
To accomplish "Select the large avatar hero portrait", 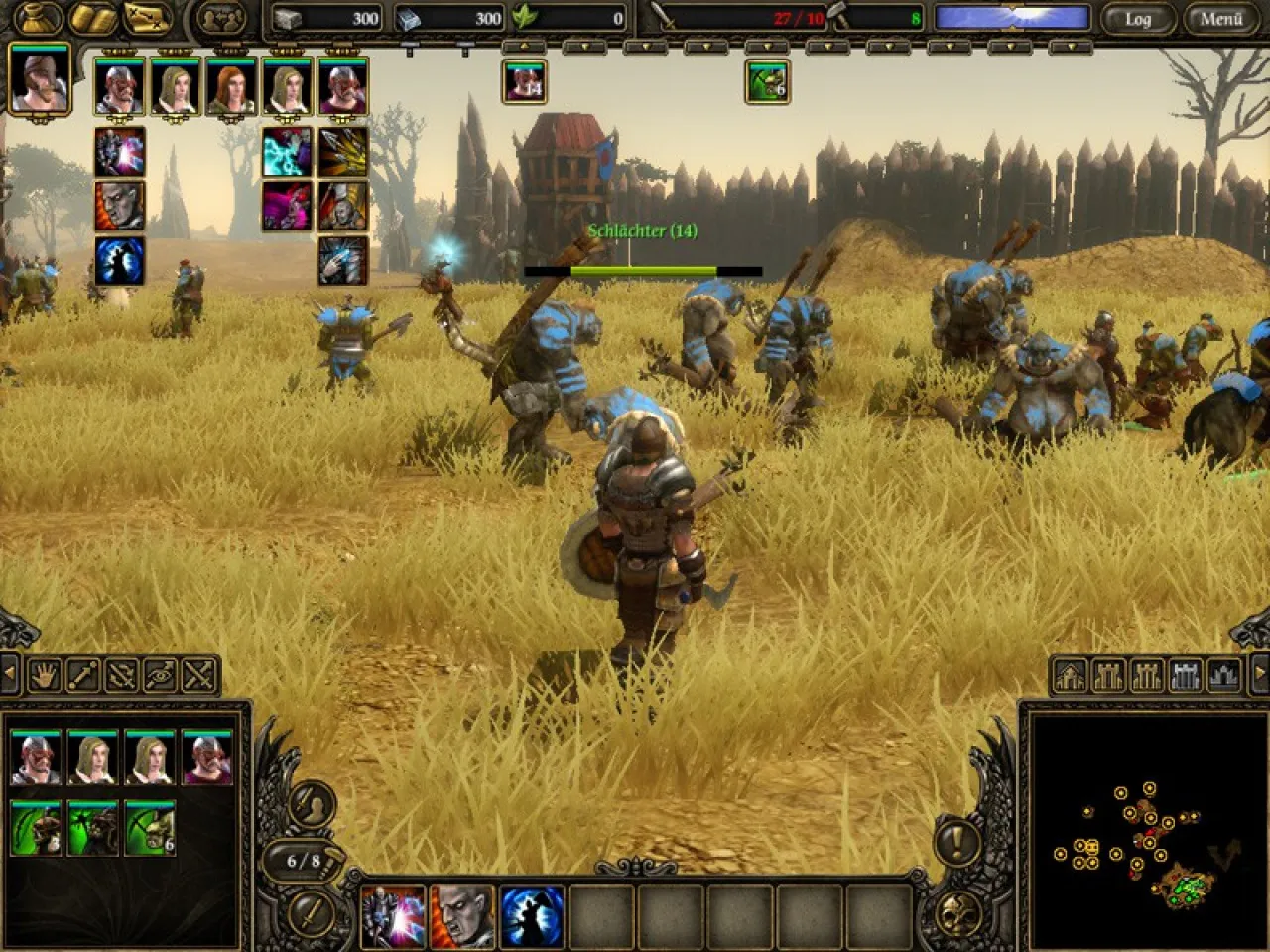I will pos(40,79).
